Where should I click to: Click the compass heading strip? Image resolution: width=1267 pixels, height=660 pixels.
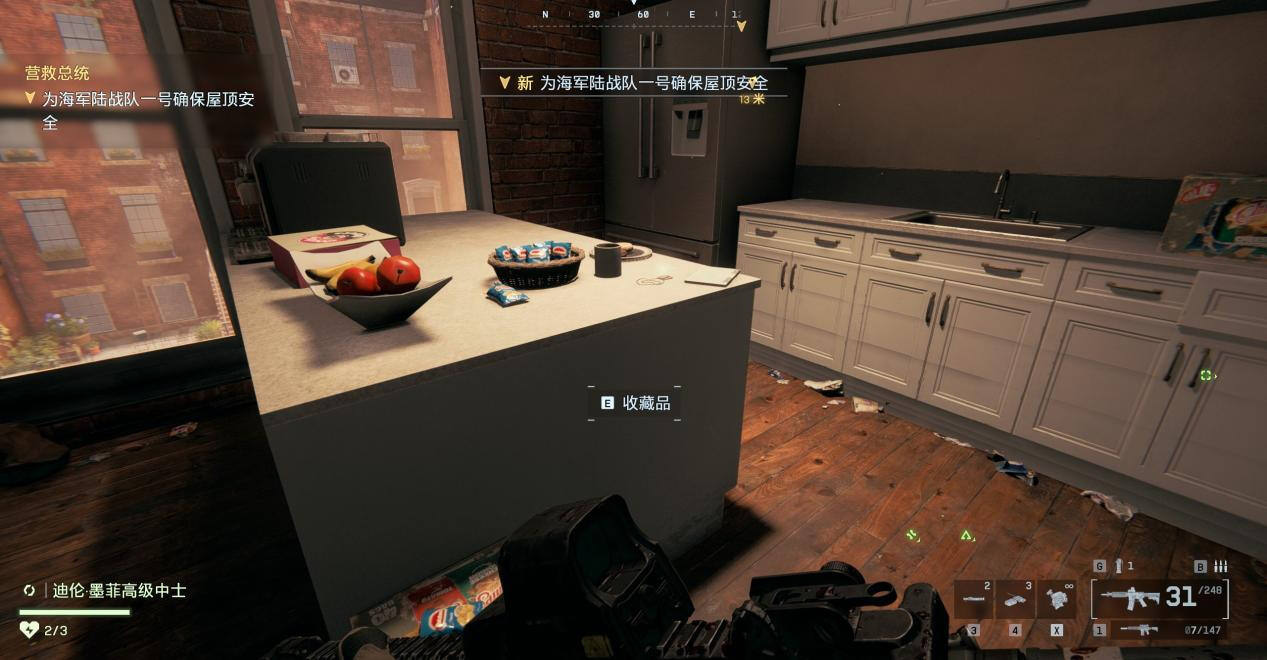[640, 15]
